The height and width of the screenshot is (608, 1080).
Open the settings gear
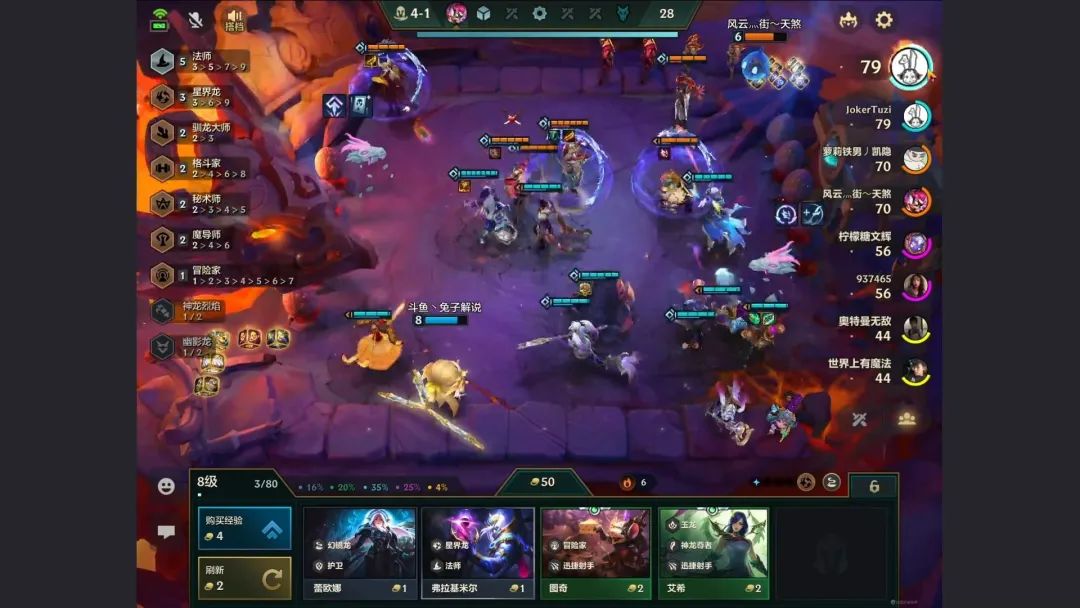click(x=884, y=20)
